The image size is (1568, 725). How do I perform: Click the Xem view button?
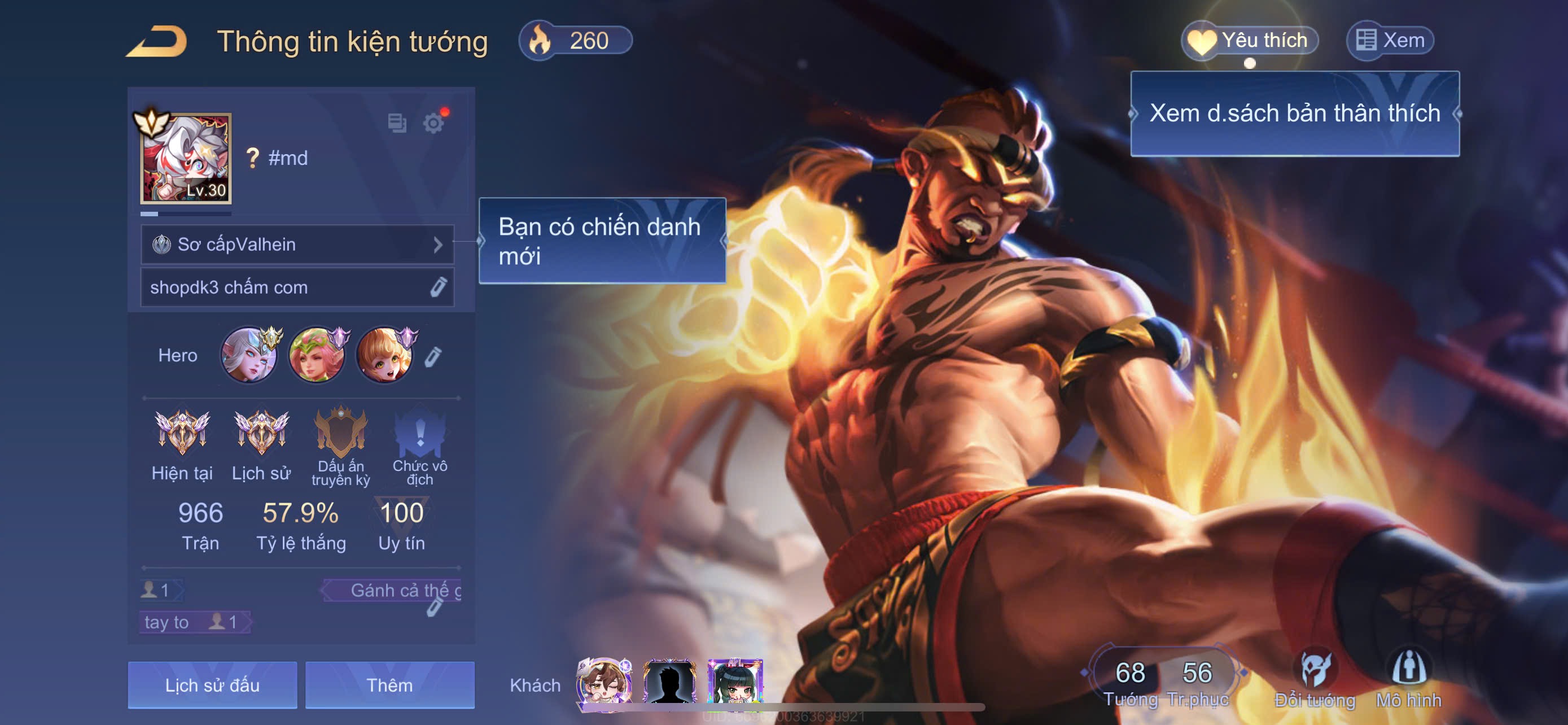[x=1390, y=41]
